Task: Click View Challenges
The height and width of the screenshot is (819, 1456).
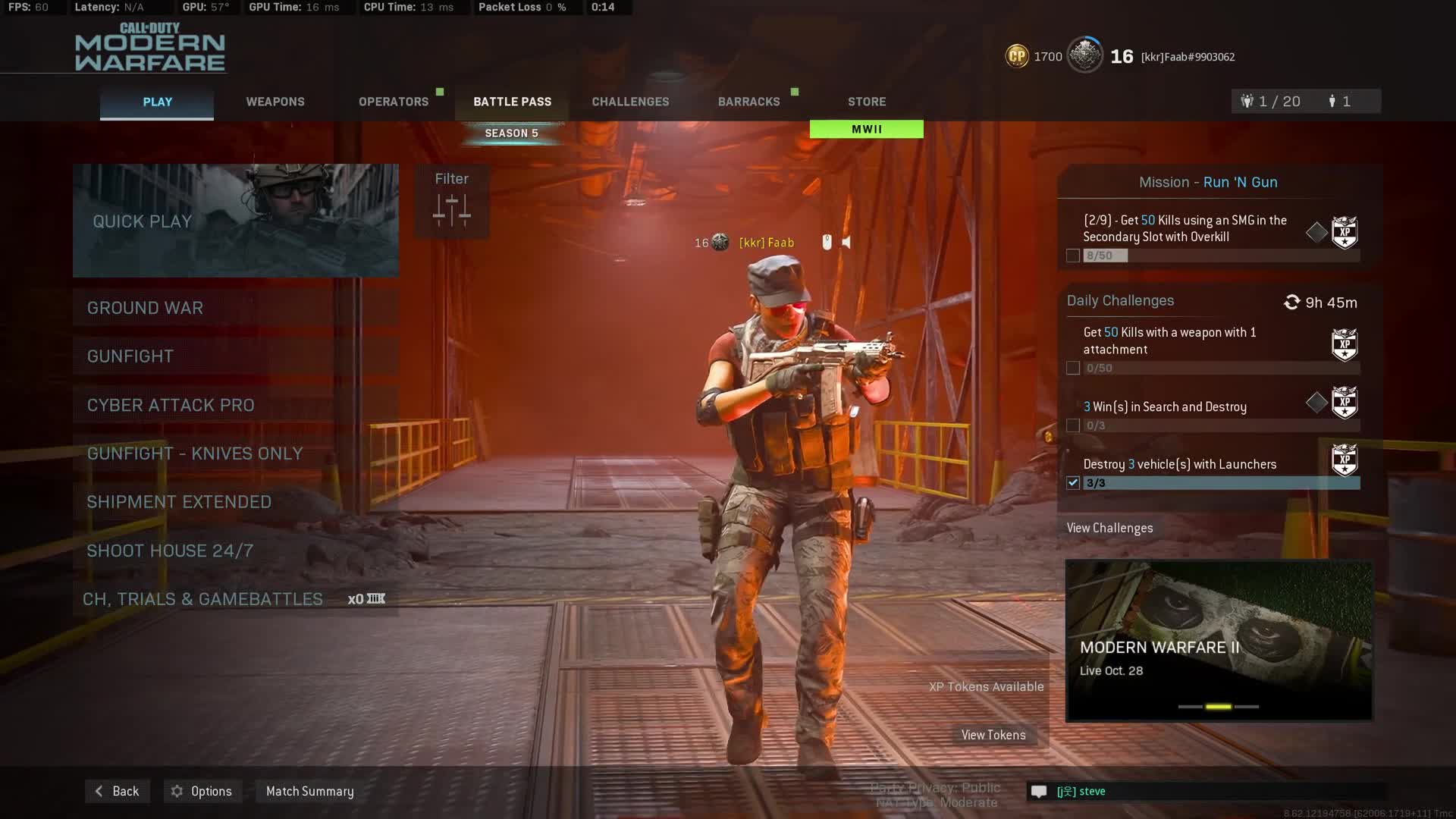Action: pyautogui.click(x=1109, y=528)
